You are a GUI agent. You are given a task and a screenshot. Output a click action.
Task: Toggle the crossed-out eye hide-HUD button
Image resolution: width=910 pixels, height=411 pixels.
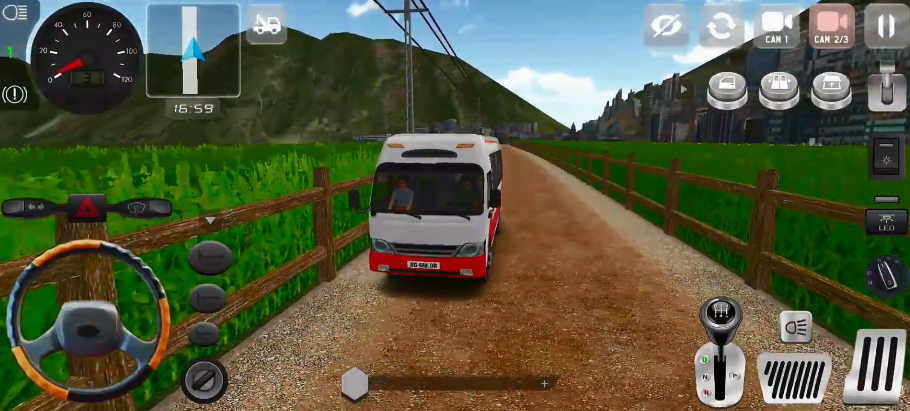pos(667,26)
